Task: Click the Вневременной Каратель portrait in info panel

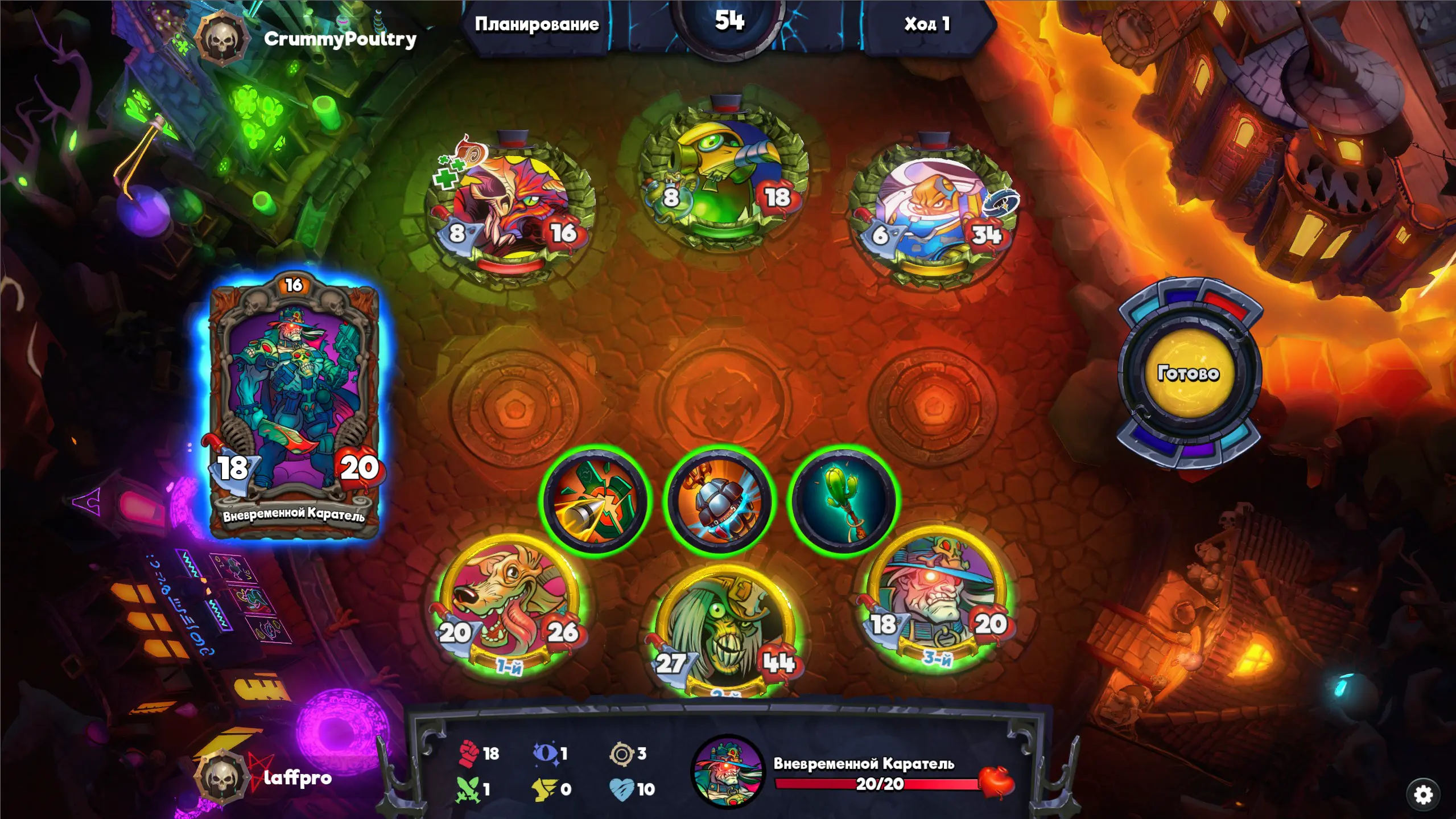Action: coord(727,771)
